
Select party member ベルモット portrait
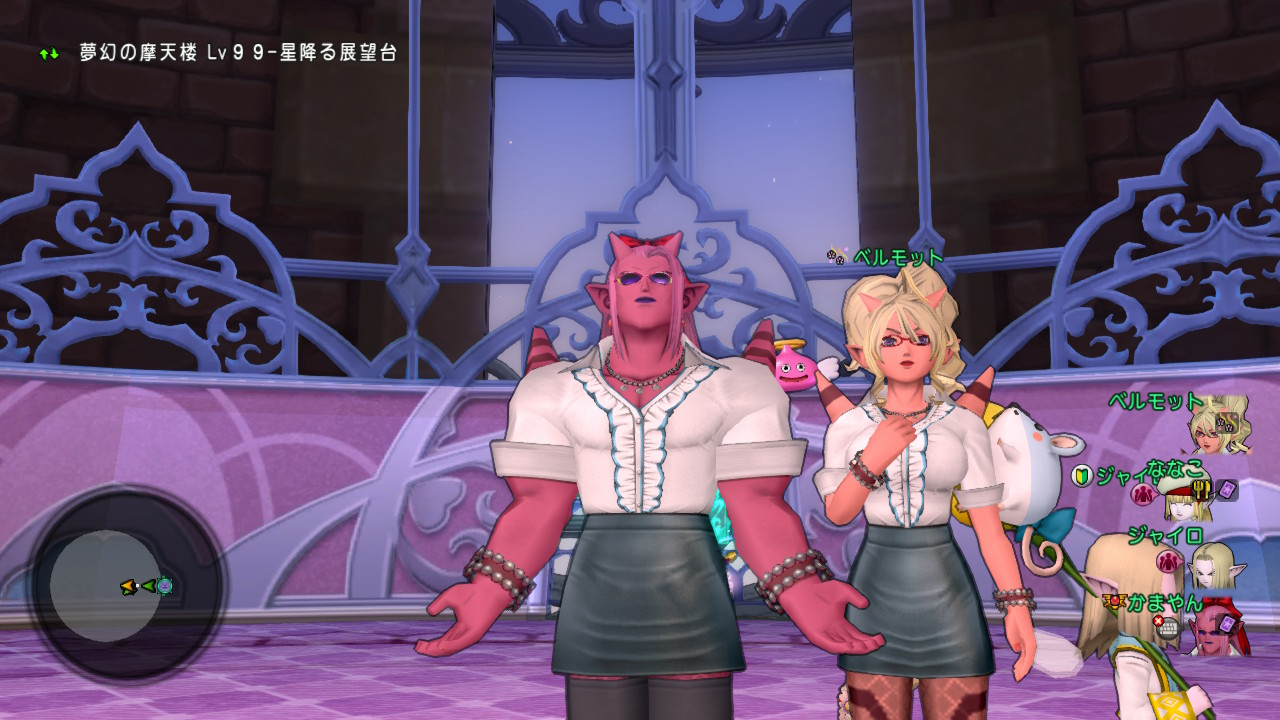pos(1219,424)
